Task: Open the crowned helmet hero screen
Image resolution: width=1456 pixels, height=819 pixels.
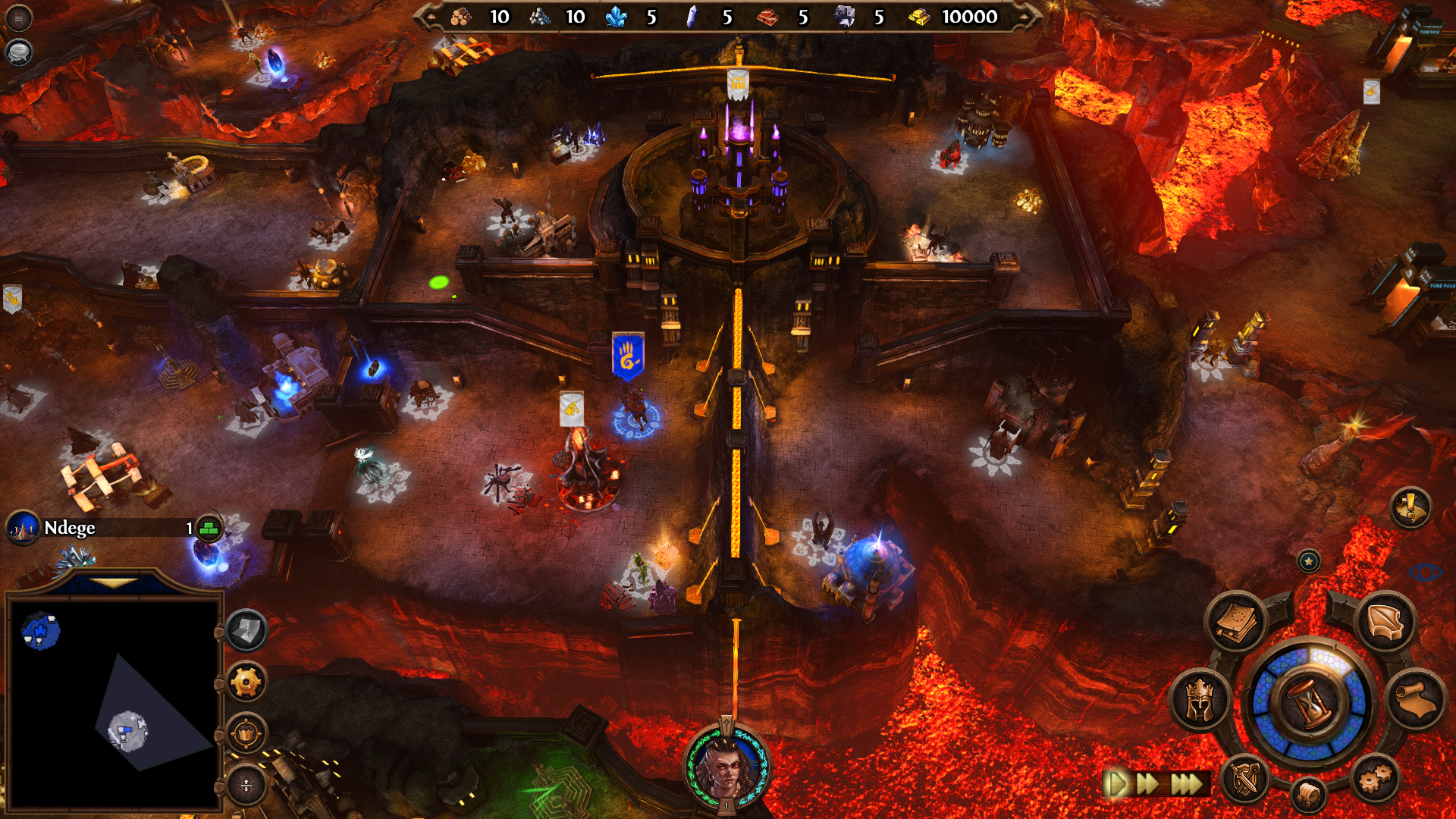Action: [x=1200, y=700]
